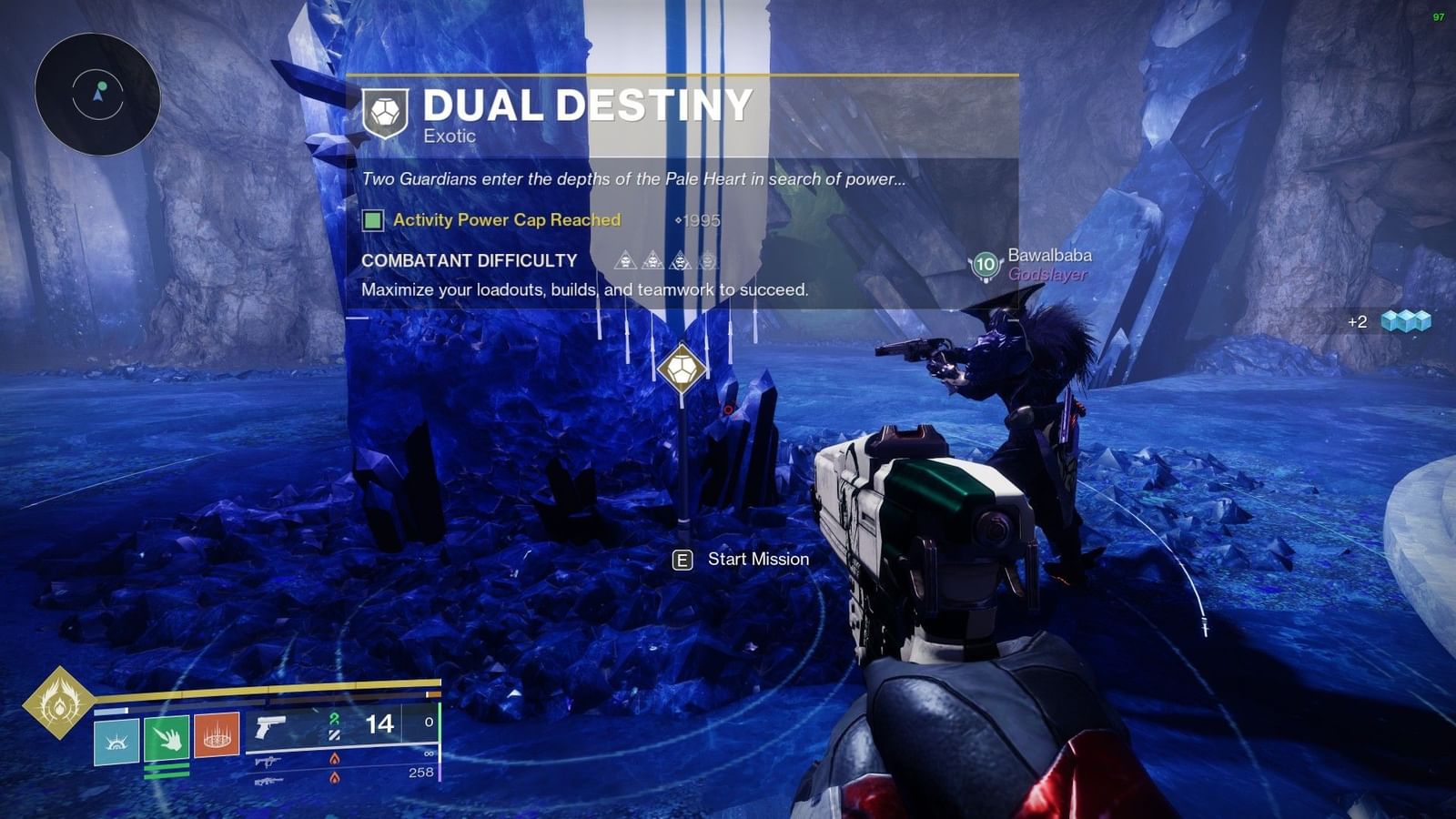The height and width of the screenshot is (819, 1456).
Task: Click the solar affinity flame icon beside the rifle
Action: pos(333,756)
